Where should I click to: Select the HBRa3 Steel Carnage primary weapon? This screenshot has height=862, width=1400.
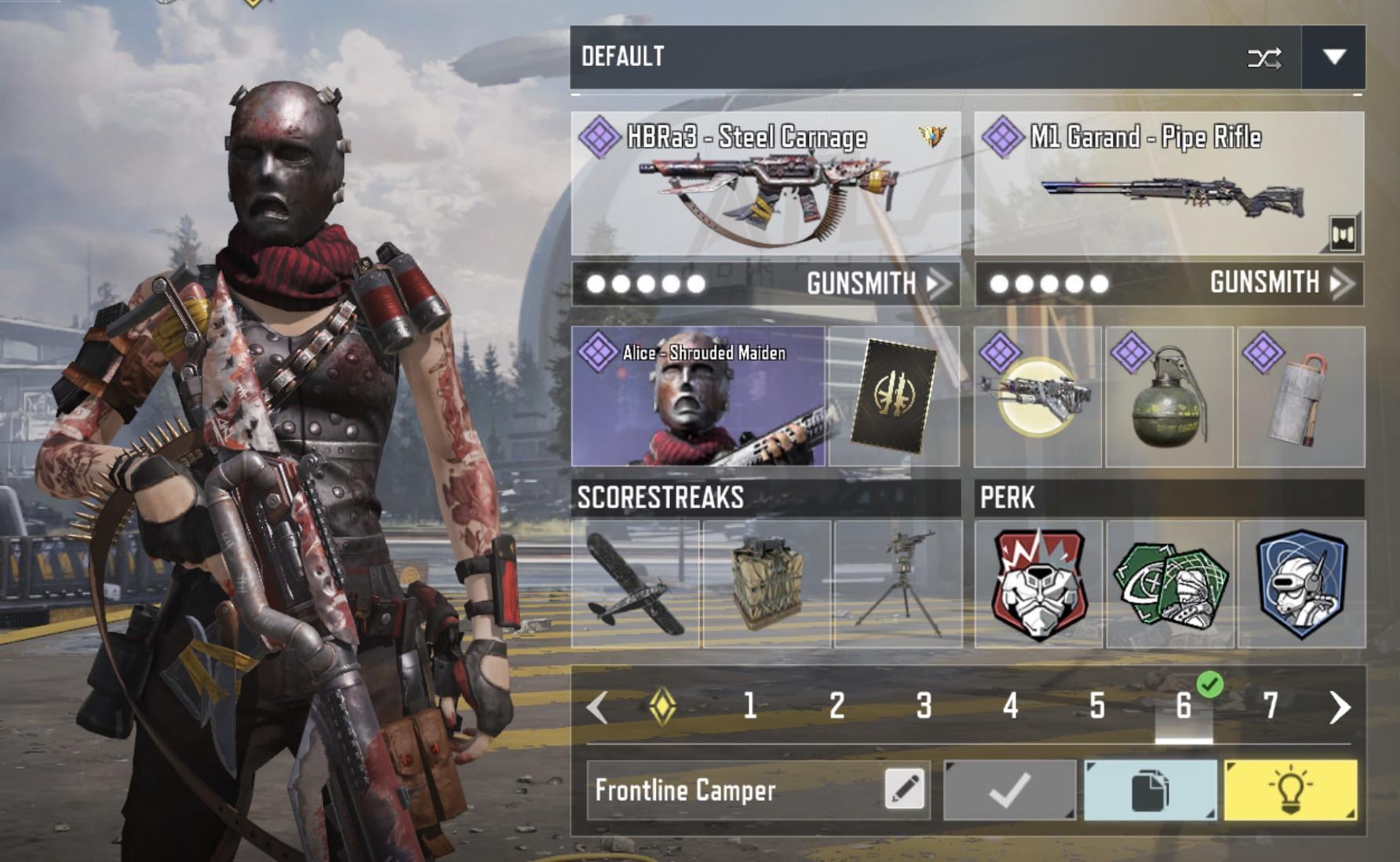766,184
